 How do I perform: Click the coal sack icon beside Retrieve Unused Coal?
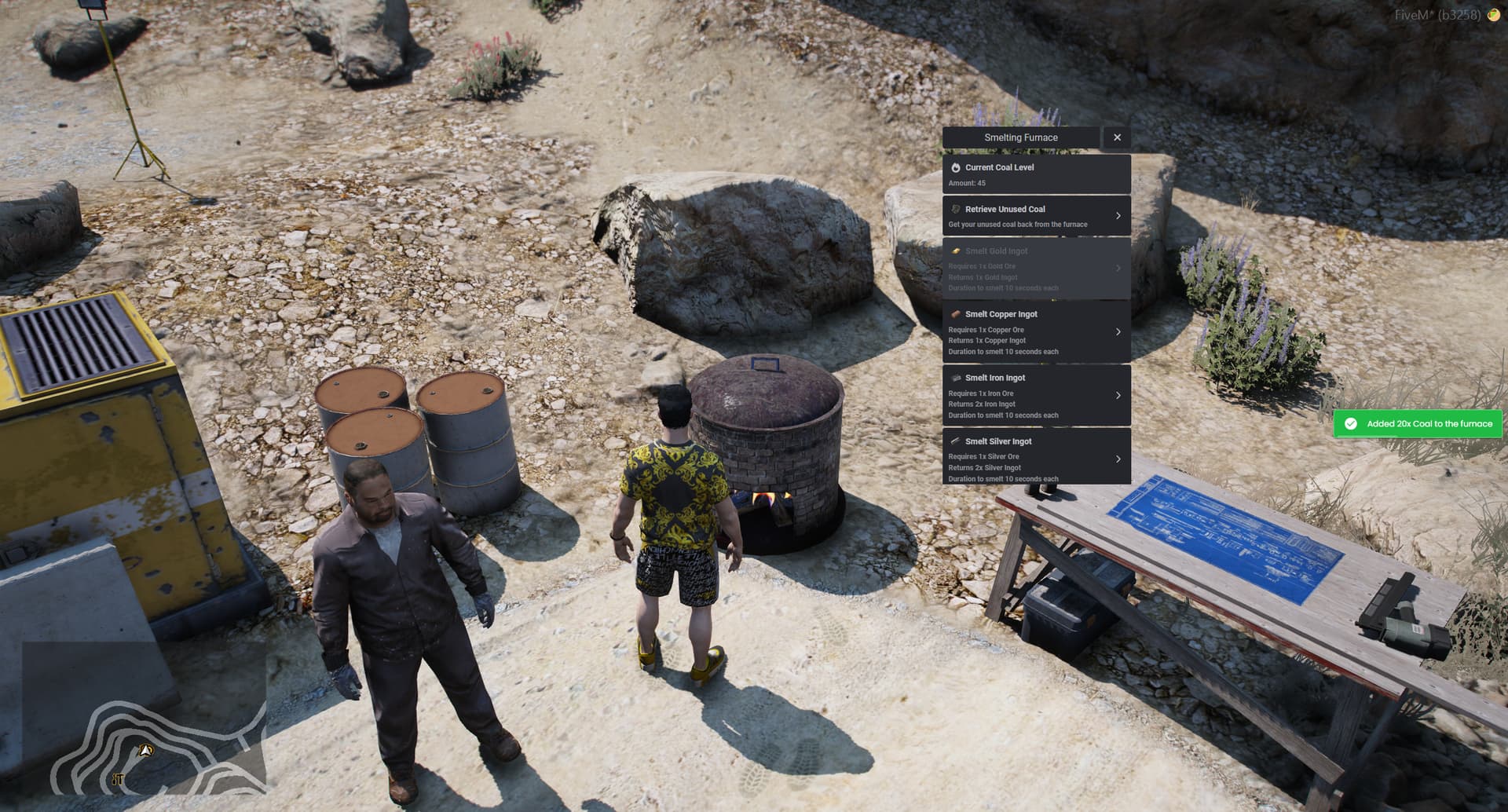[954, 210]
